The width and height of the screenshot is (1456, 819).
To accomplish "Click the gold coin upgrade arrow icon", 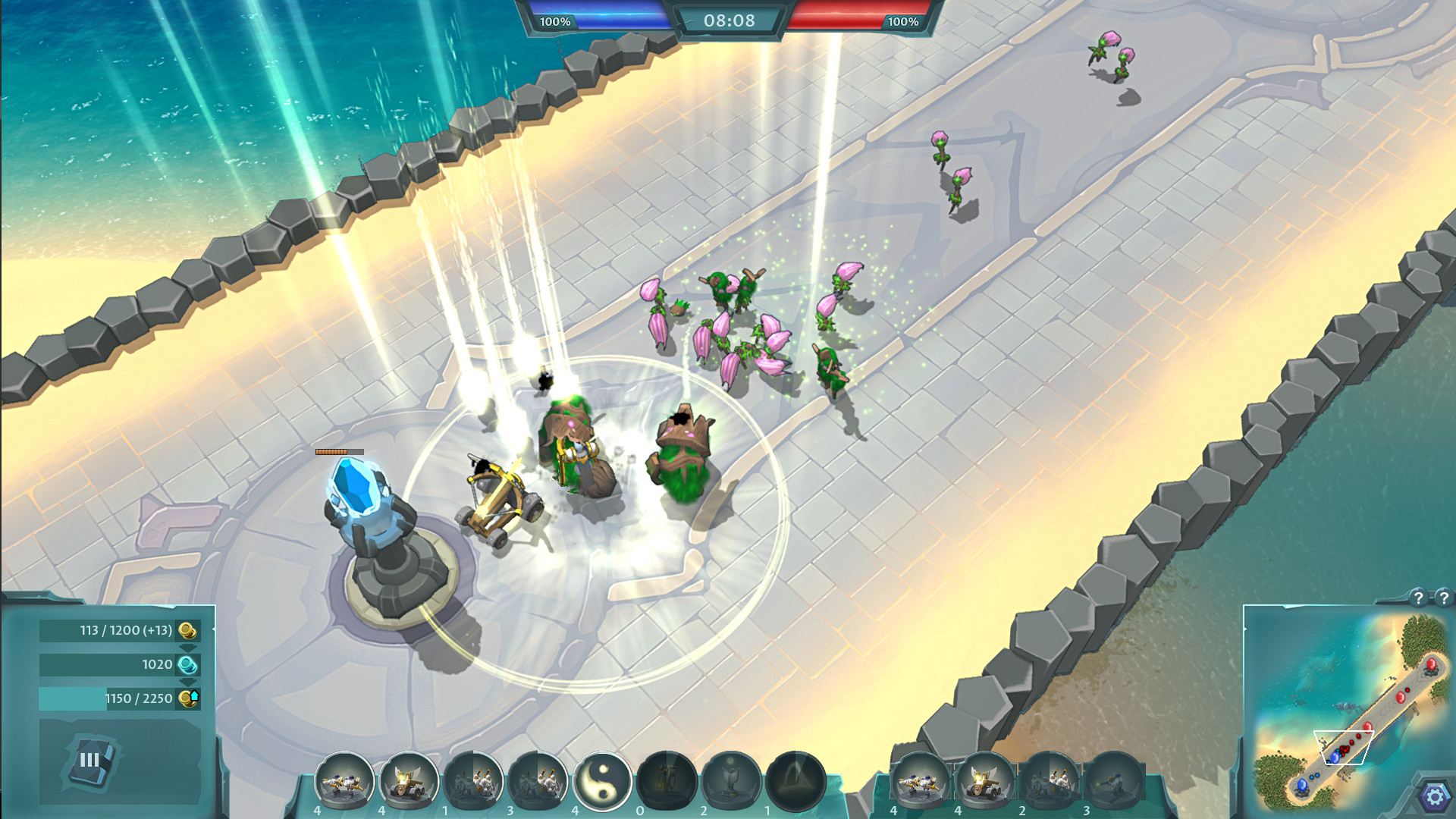I will [x=188, y=698].
